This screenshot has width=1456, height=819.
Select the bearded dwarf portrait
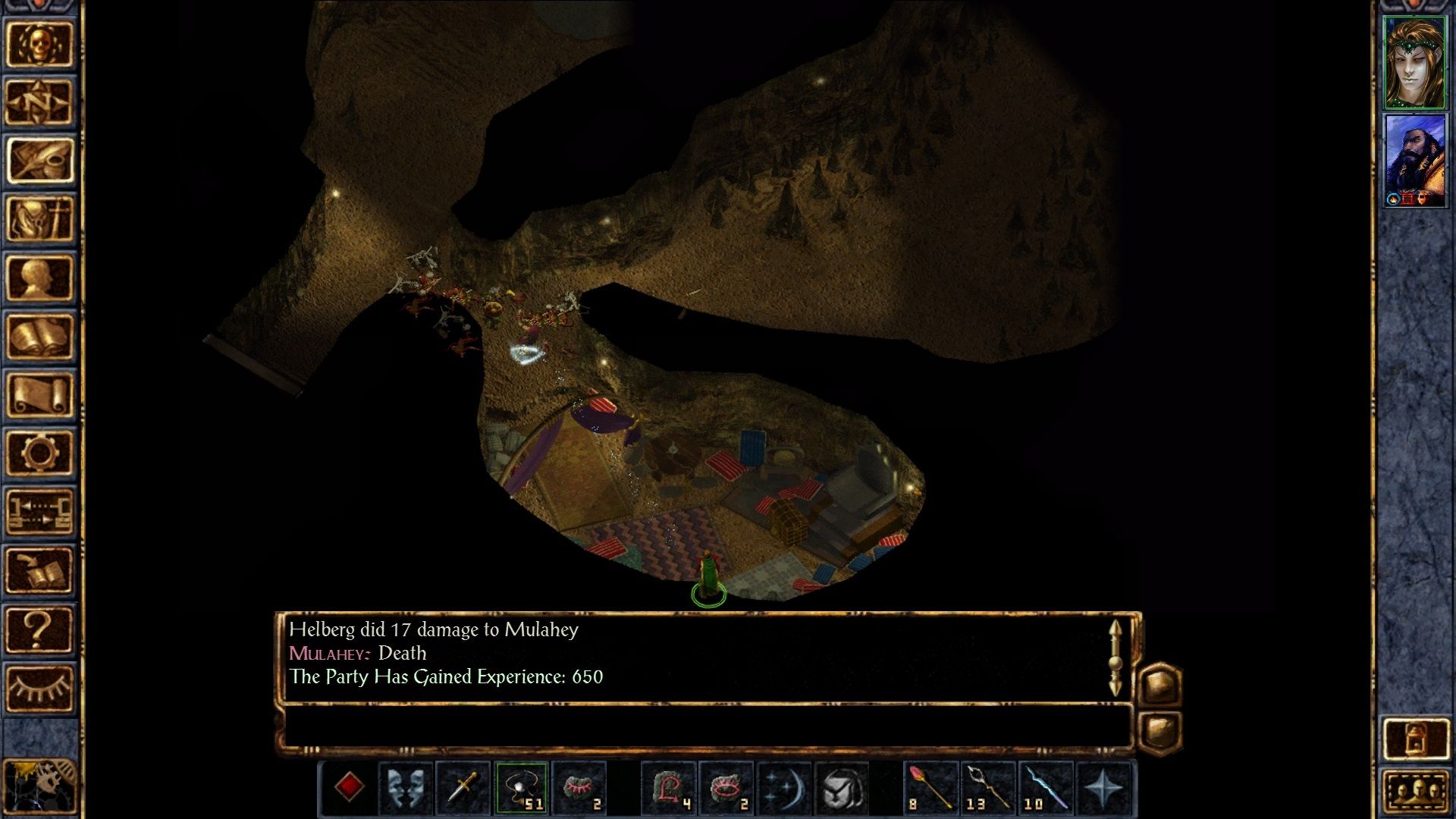point(1414,161)
